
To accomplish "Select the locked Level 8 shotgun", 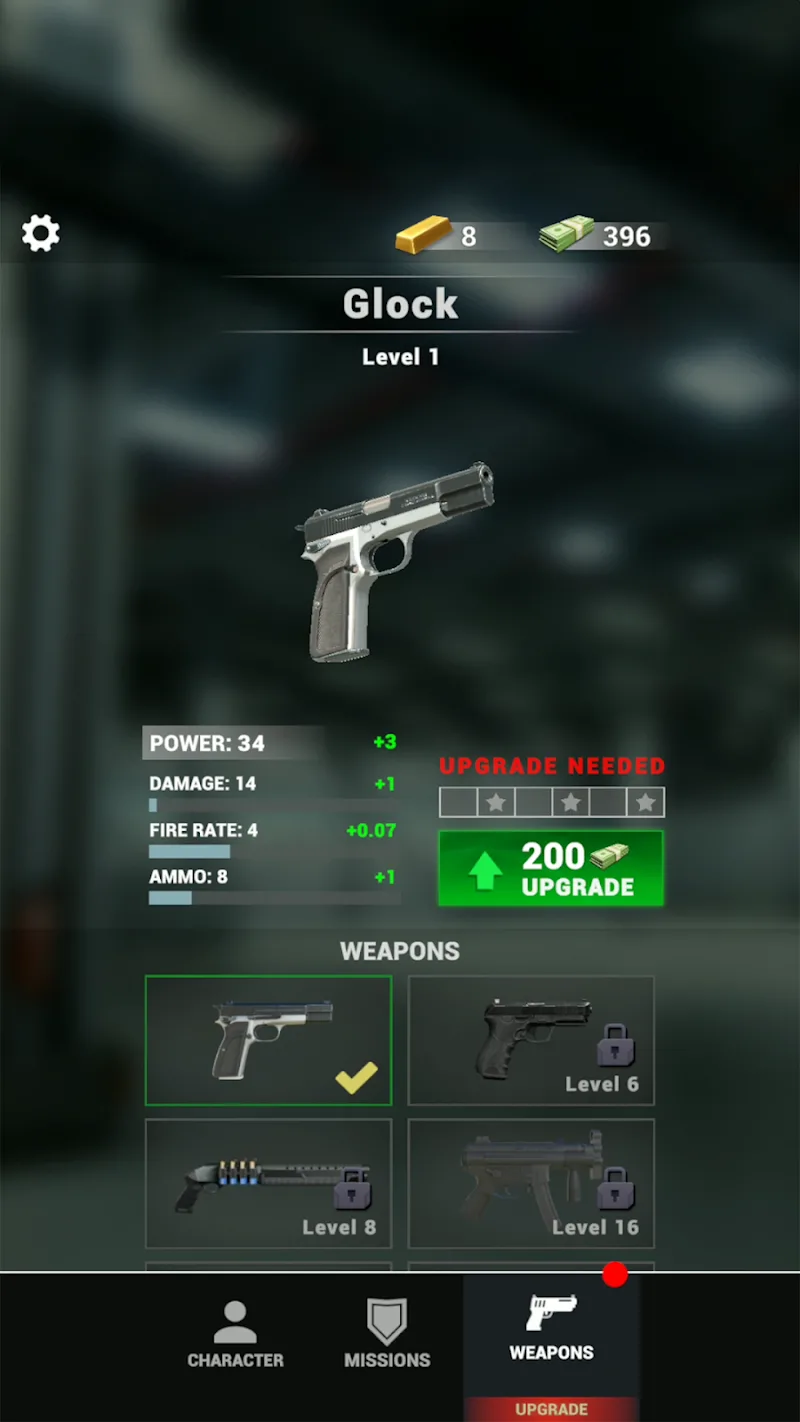I will 268,1183.
